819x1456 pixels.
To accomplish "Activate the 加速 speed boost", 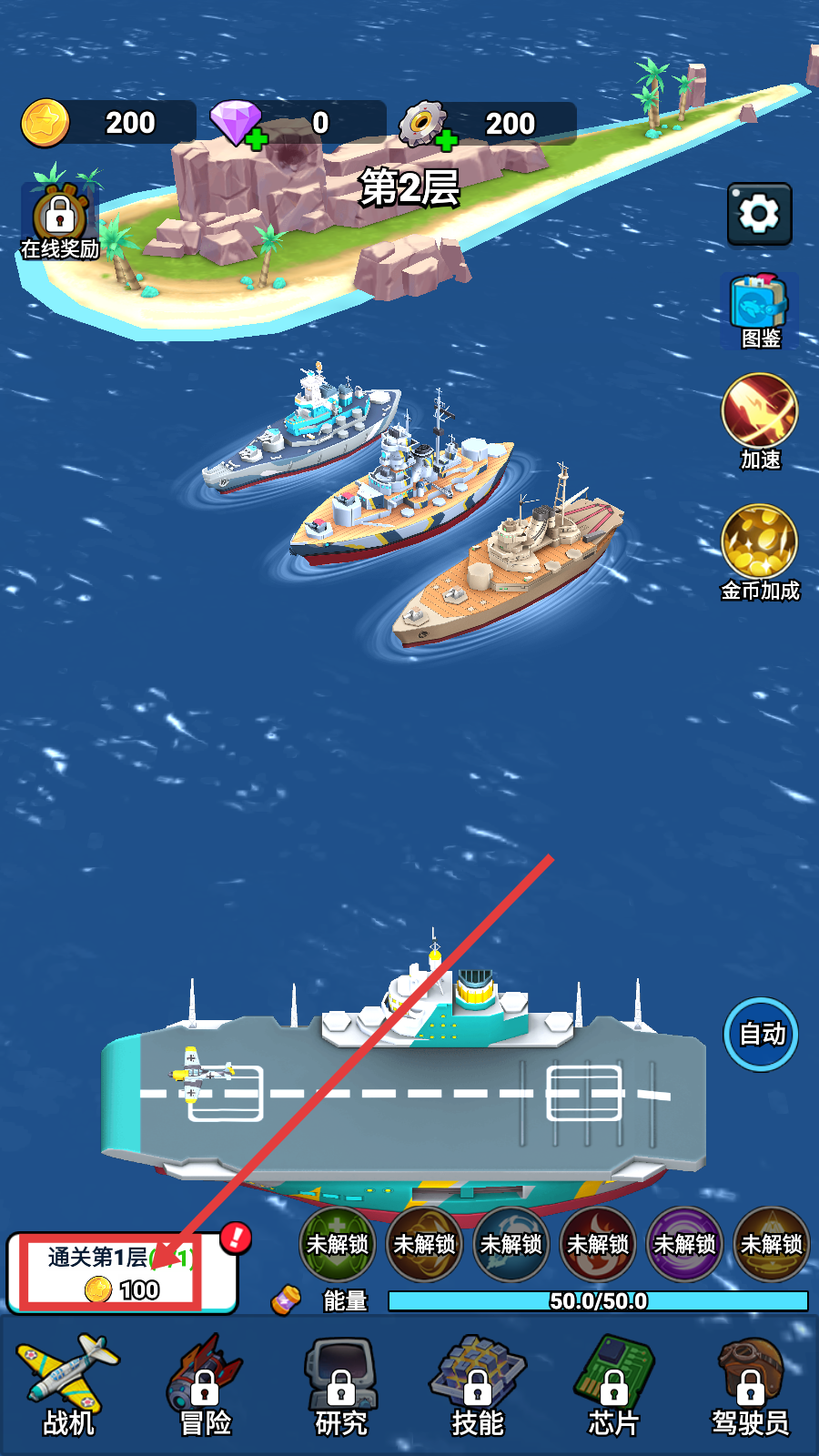I will (759, 420).
